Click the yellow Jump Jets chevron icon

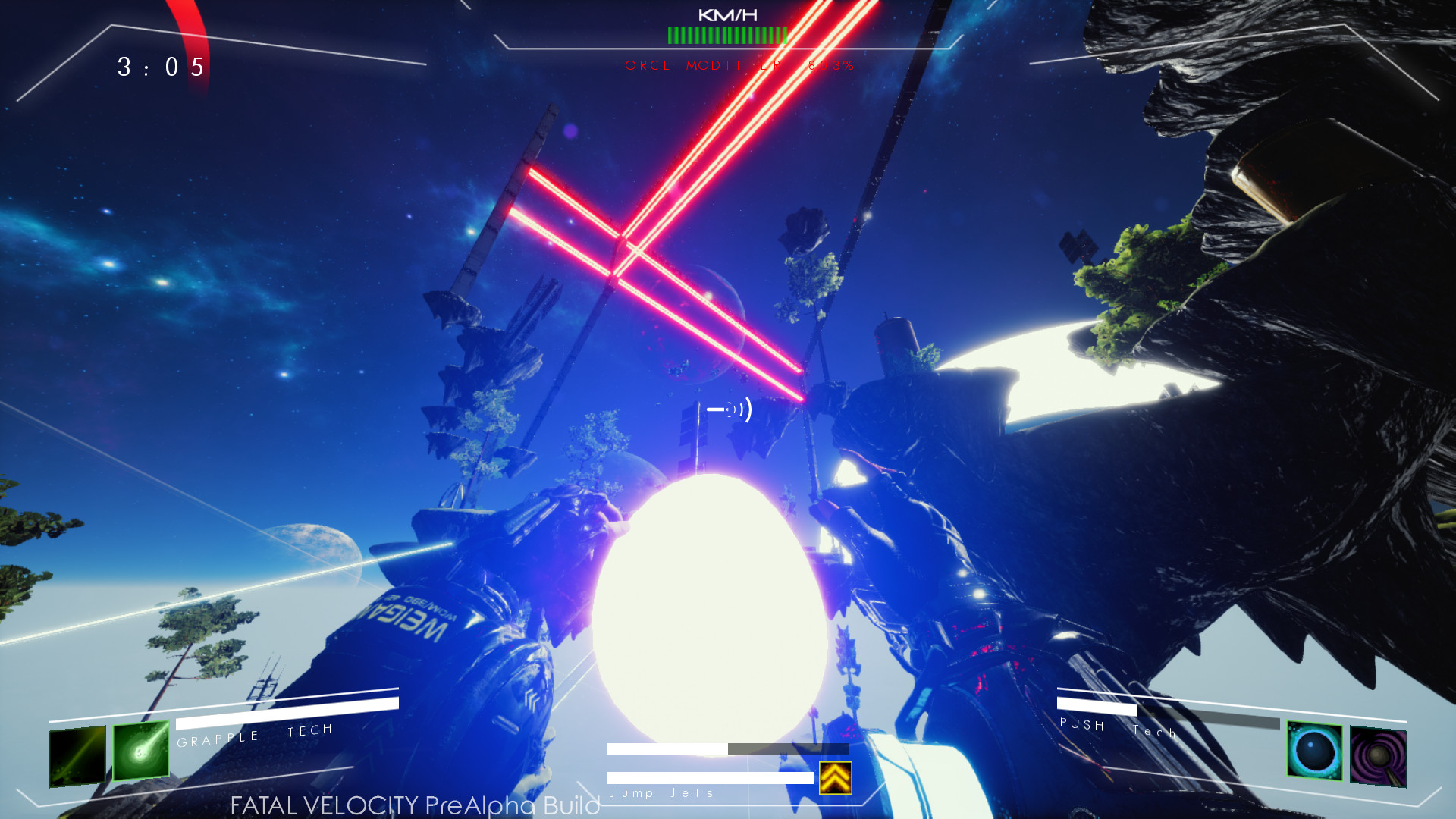(x=835, y=777)
